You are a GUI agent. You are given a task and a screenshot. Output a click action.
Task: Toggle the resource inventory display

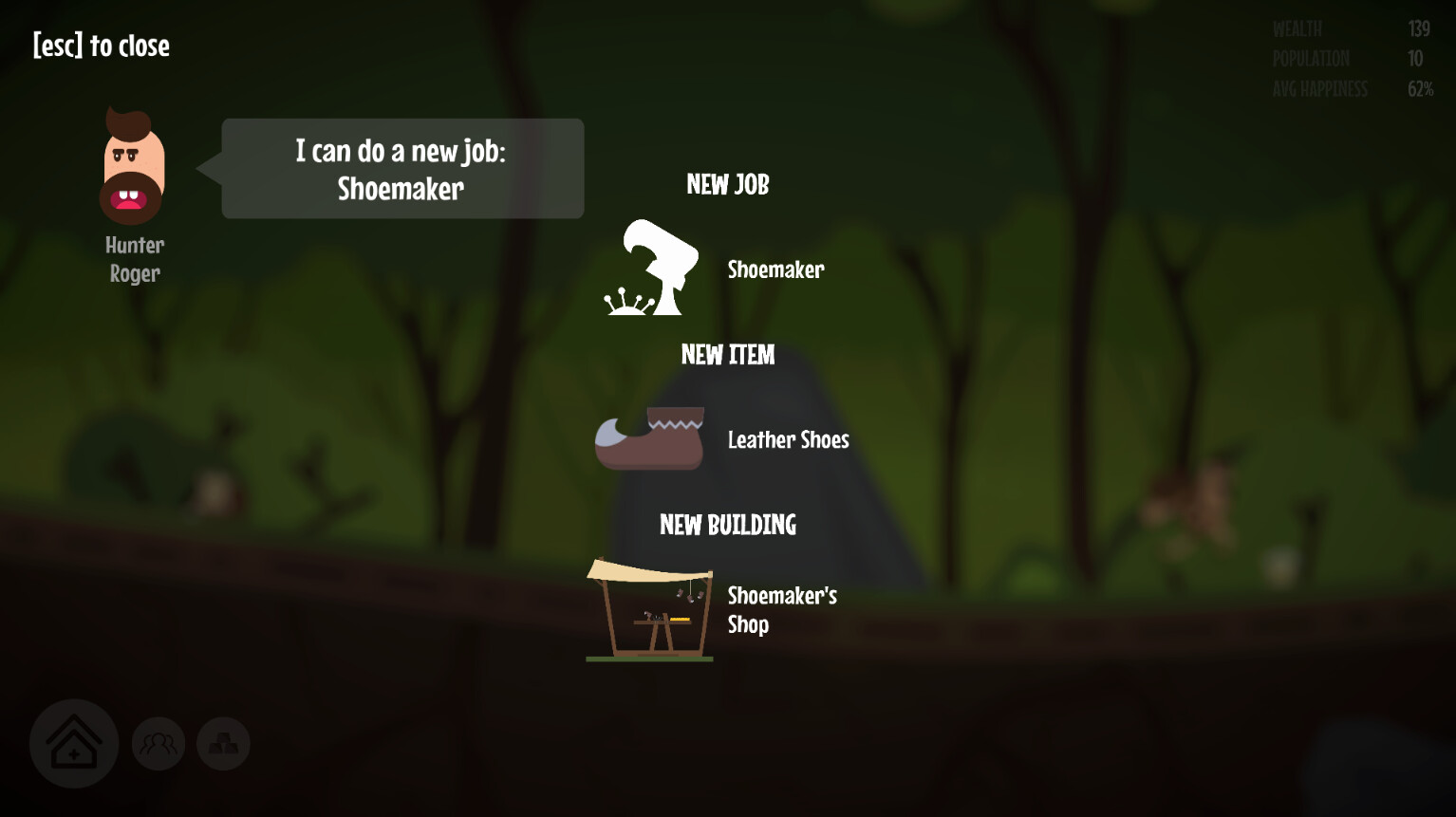coord(222,743)
